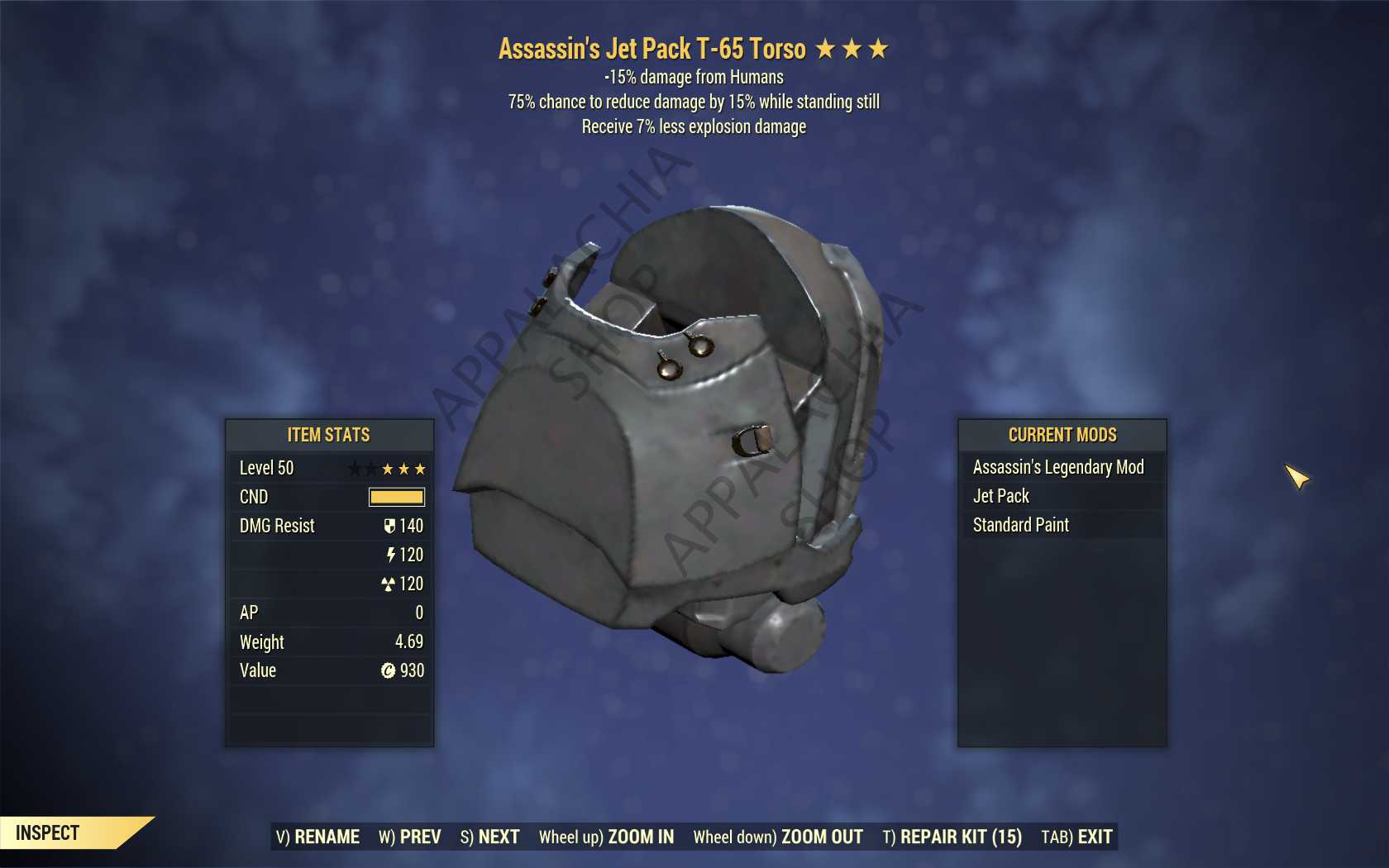Choose the RENAME option in the bottom bar

318,837
